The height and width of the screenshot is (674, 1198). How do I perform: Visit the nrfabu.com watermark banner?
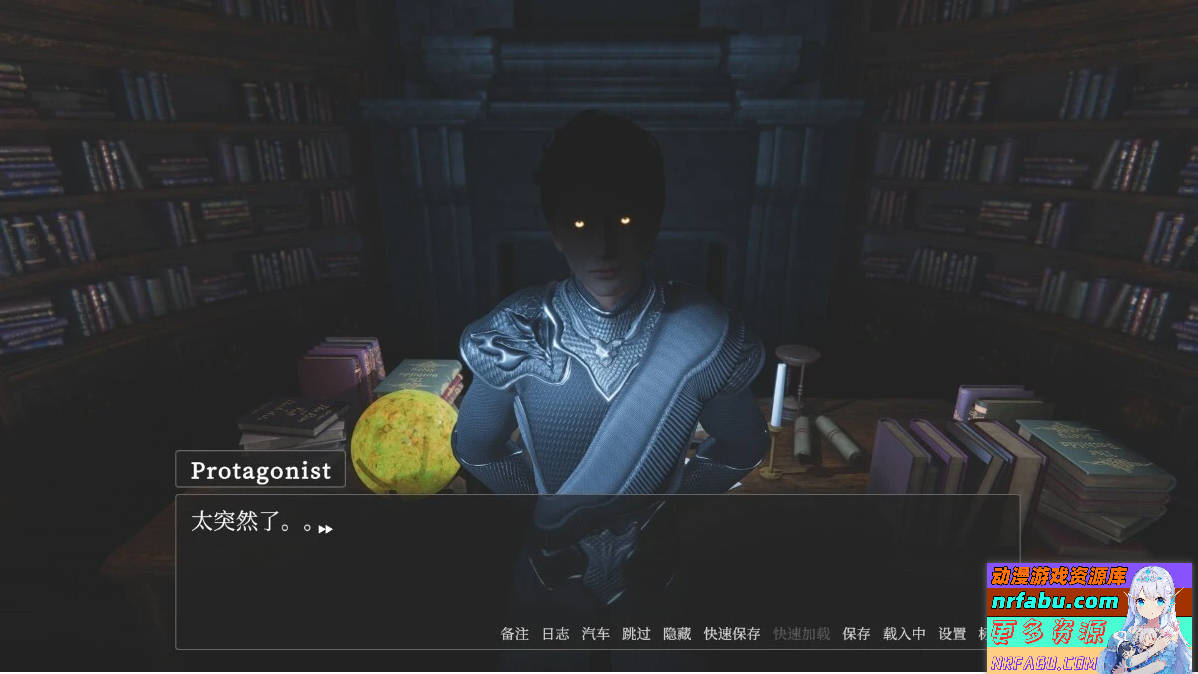point(1054,601)
